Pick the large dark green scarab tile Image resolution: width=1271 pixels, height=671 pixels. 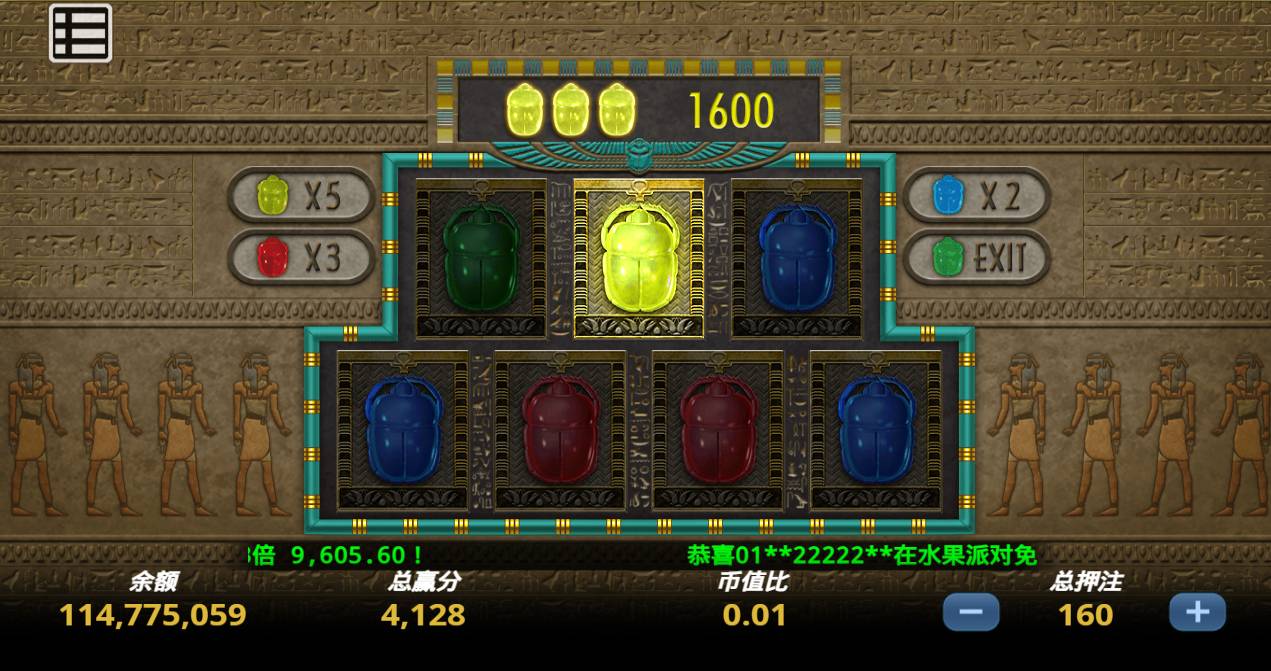(x=481, y=259)
